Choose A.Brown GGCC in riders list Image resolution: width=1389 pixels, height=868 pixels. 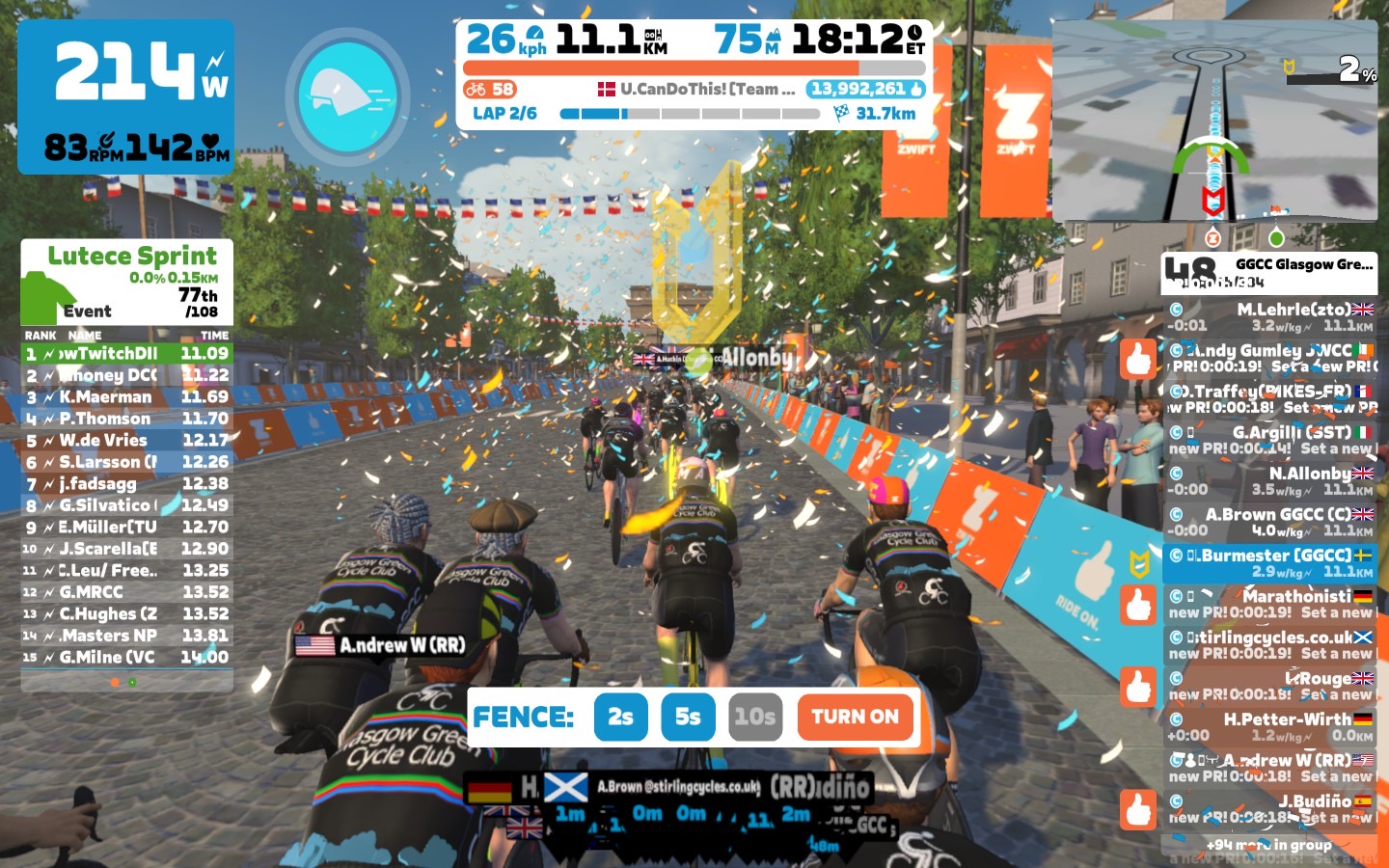tap(1269, 522)
